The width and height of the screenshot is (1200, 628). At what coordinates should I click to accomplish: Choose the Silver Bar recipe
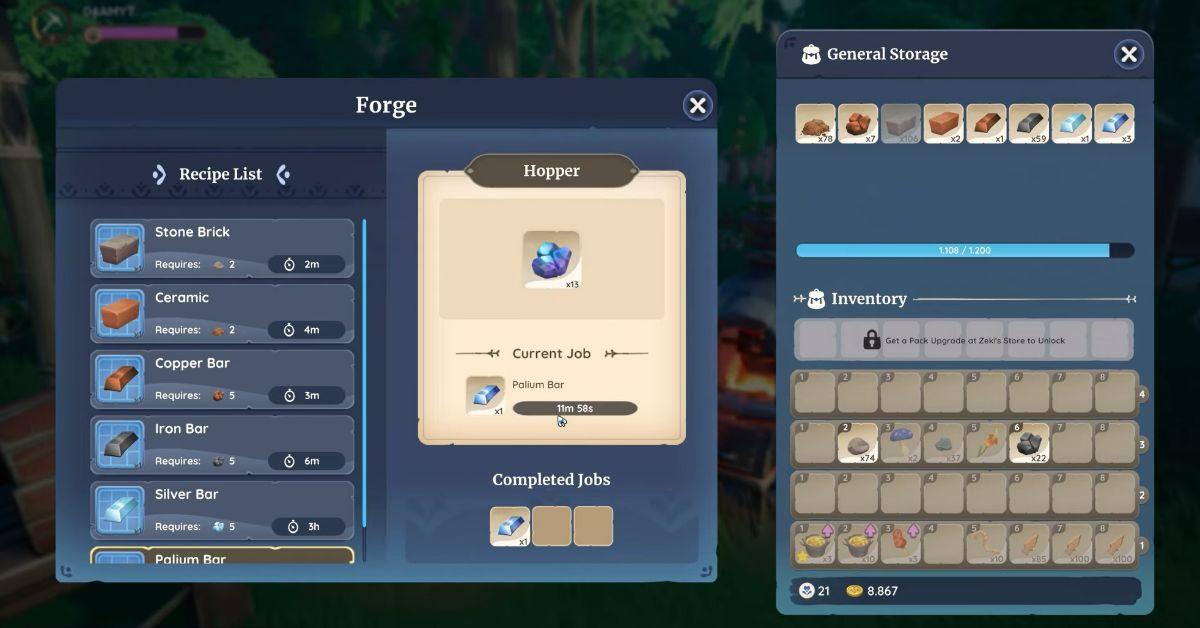[222, 510]
